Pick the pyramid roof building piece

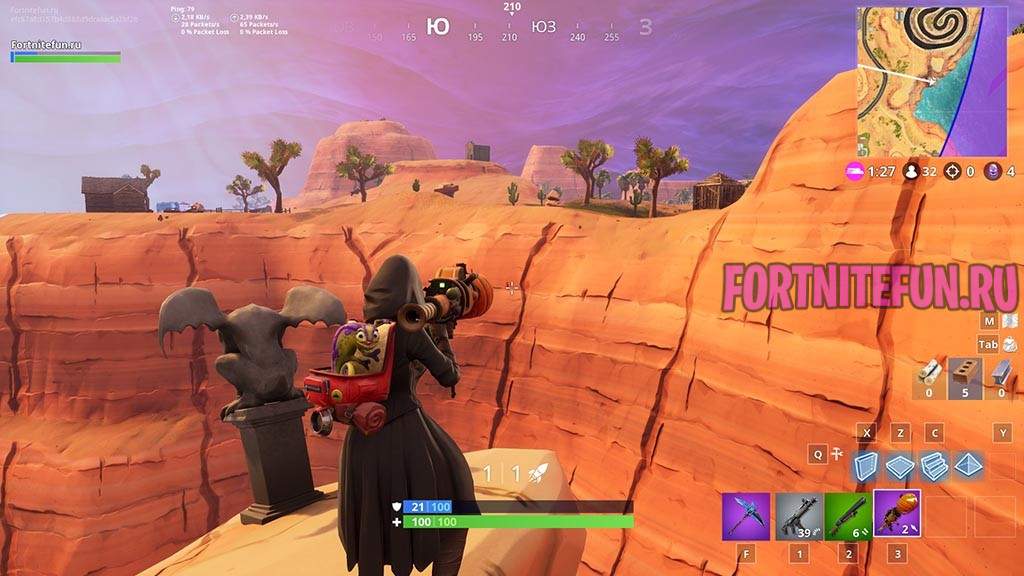tap(969, 466)
